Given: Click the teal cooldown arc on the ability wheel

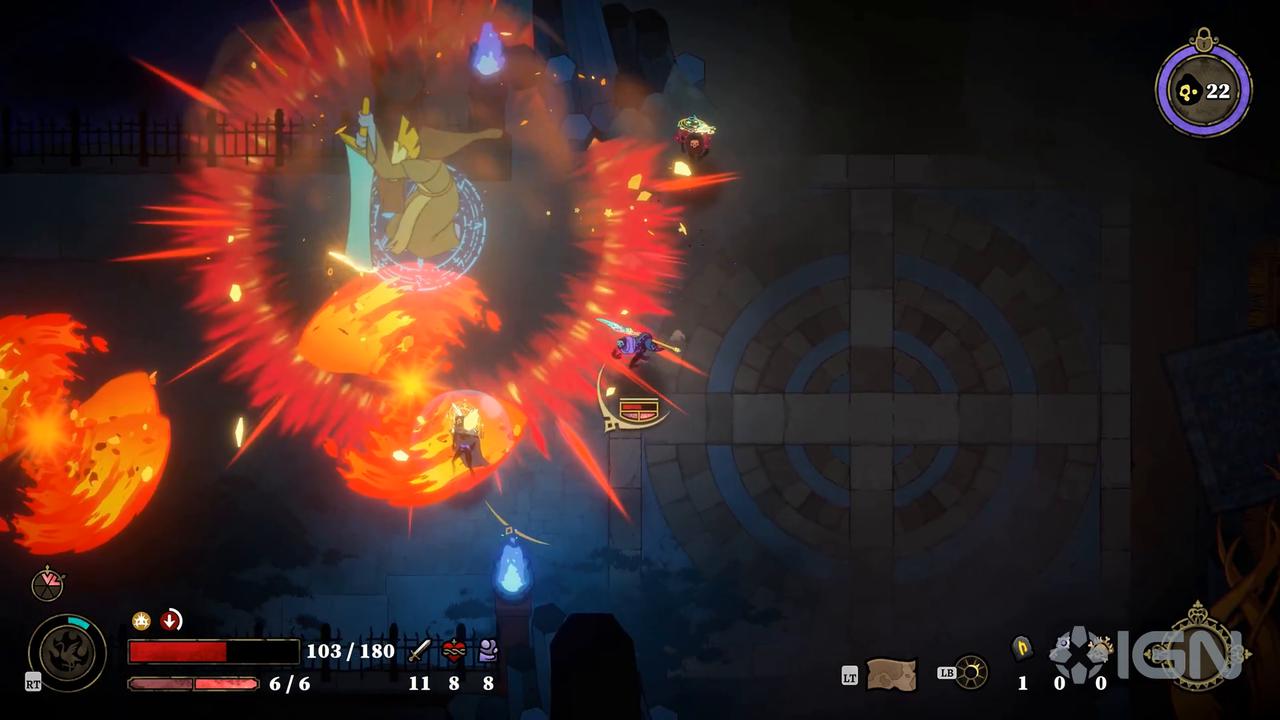Looking at the screenshot, I should coord(77,621).
